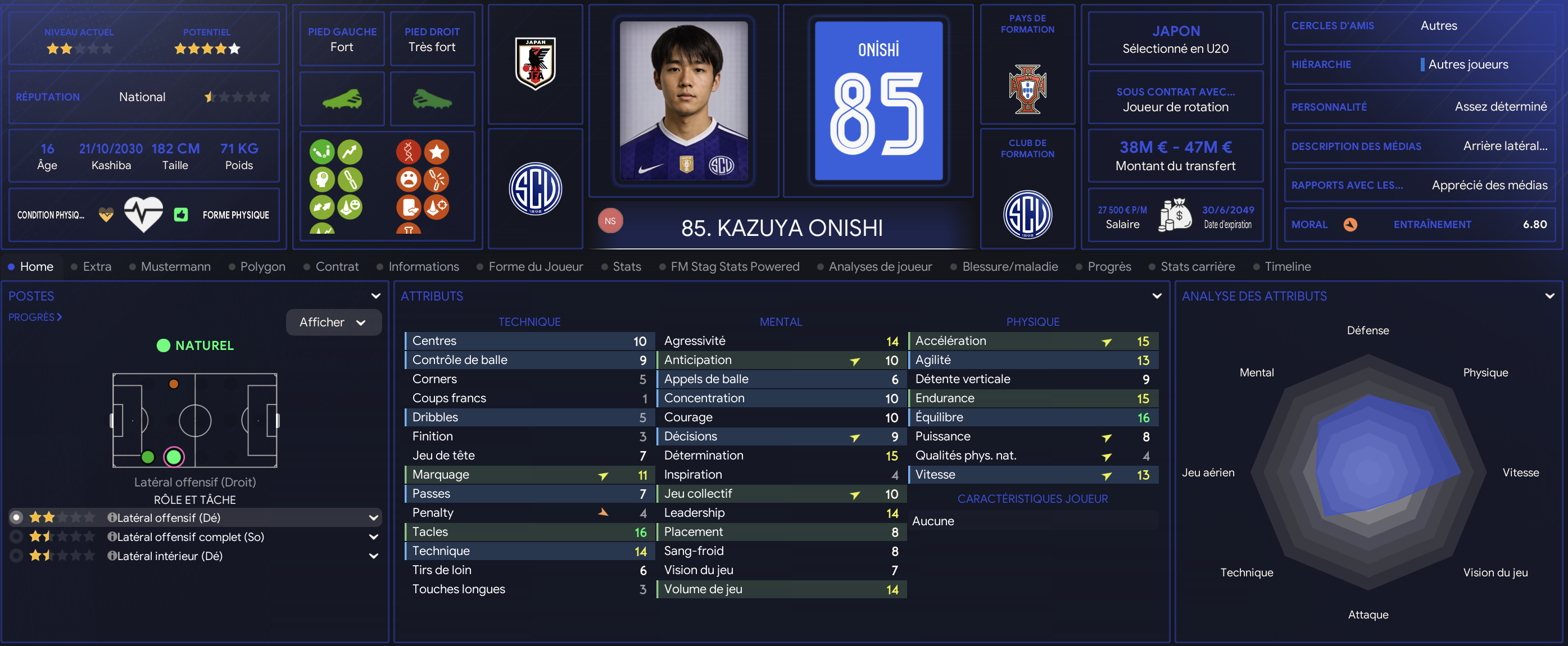Viewport: 1568px width, 646px height.
Task: Open the Contrat tab
Action: point(337,266)
